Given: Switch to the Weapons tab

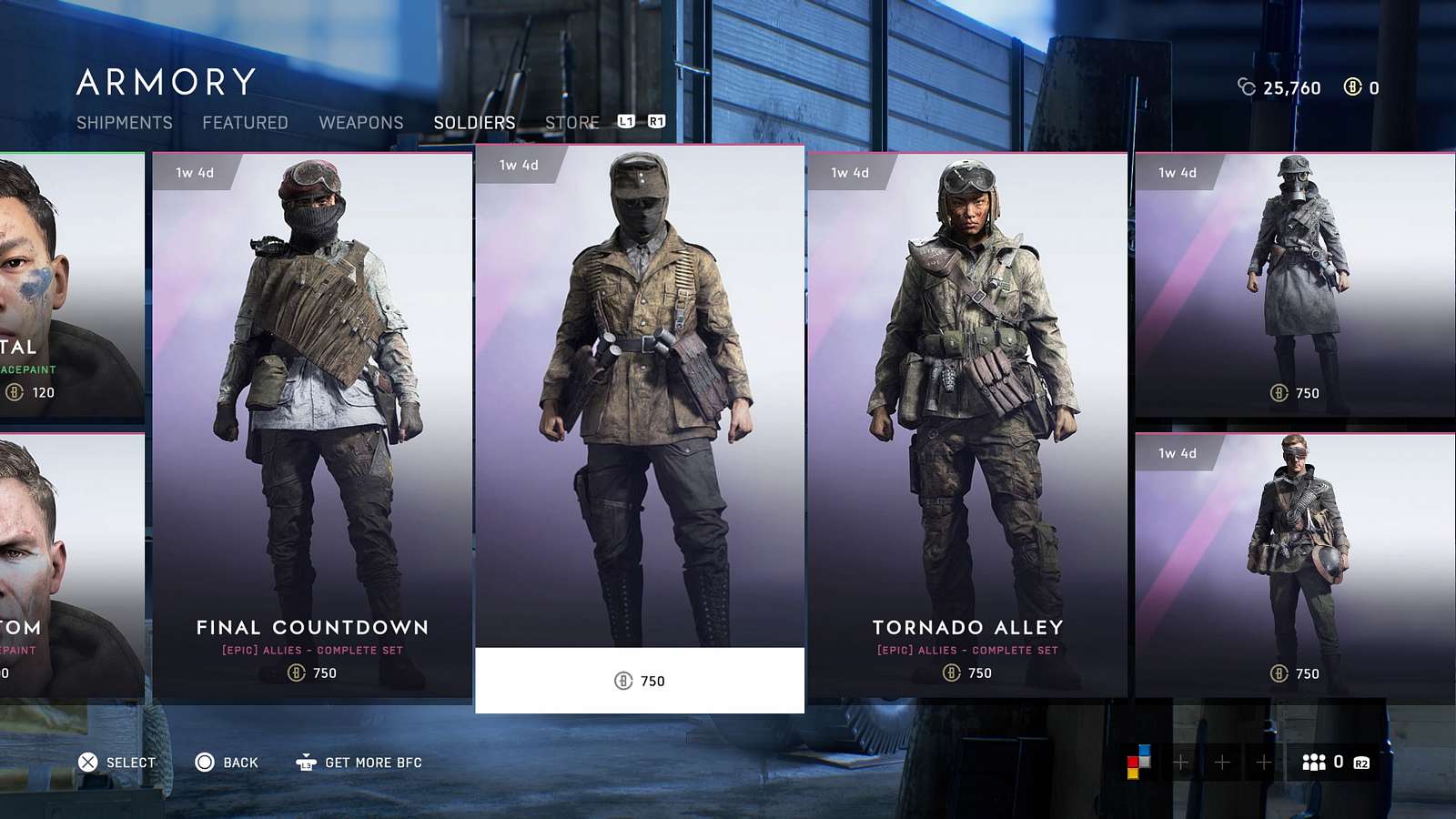Looking at the screenshot, I should (x=361, y=122).
